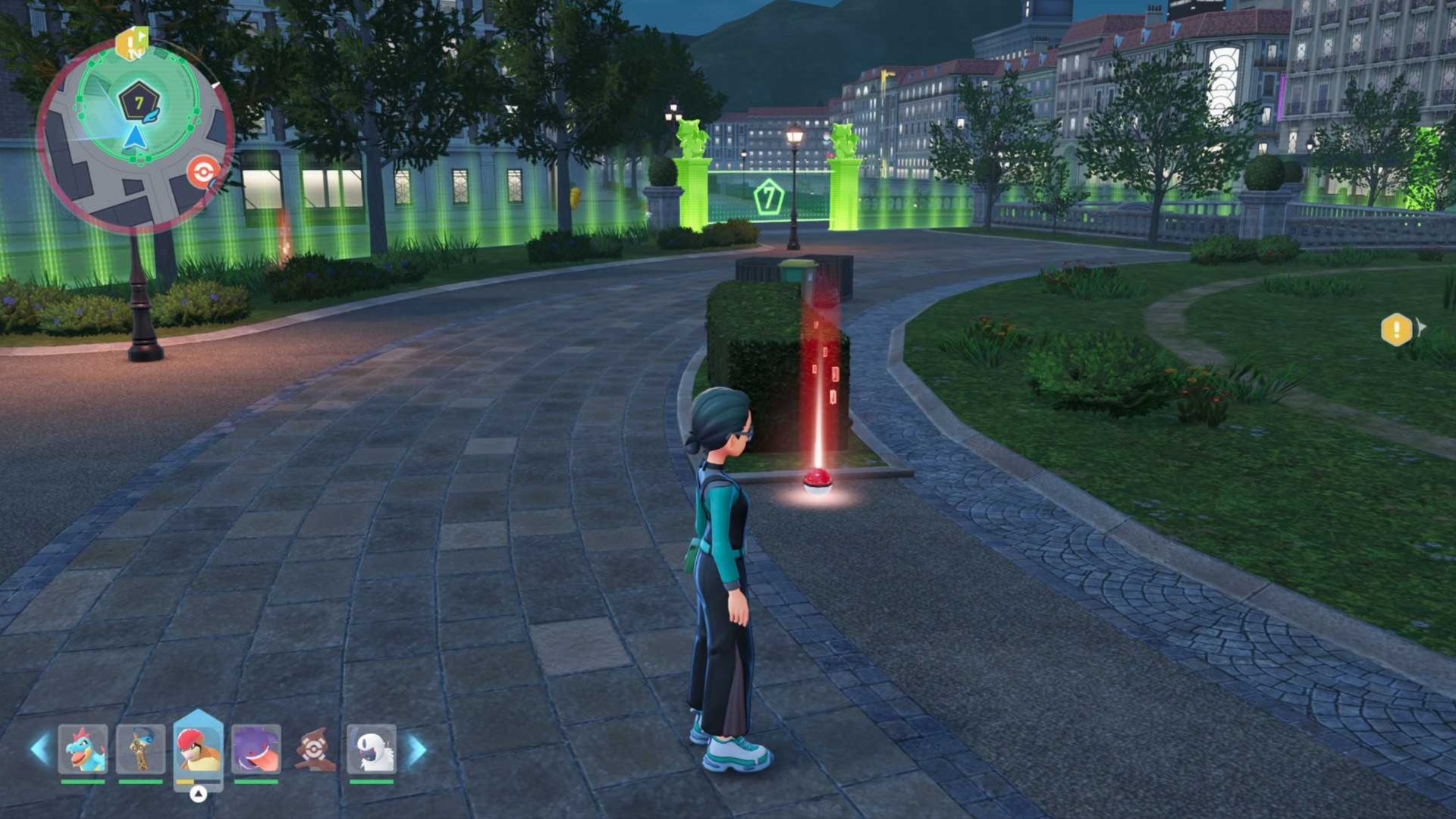Select Croconaw in the party bar
This screenshot has width=1456, height=819.
(x=83, y=749)
